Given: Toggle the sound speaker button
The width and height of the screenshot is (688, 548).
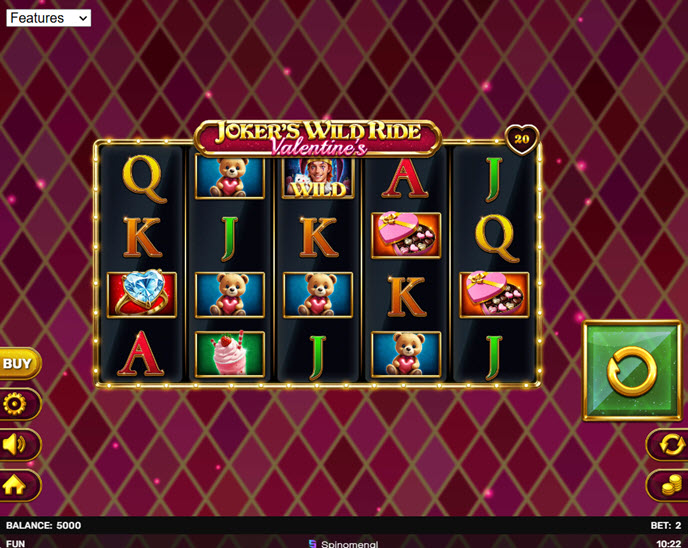Looking at the screenshot, I should (18, 444).
